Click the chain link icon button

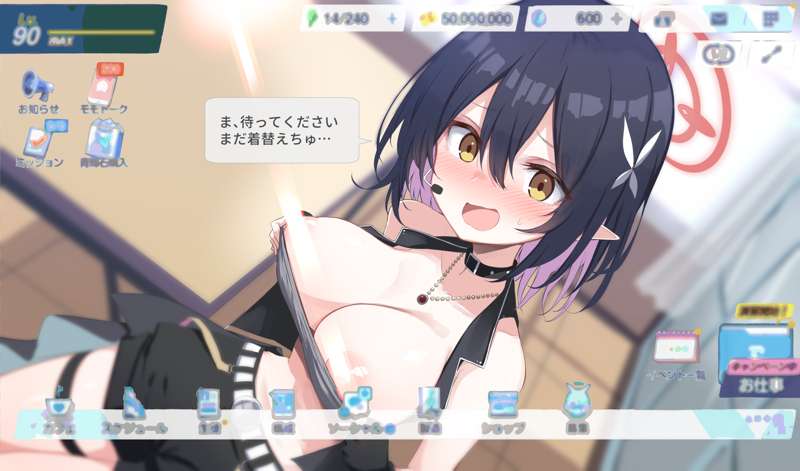coord(718,54)
